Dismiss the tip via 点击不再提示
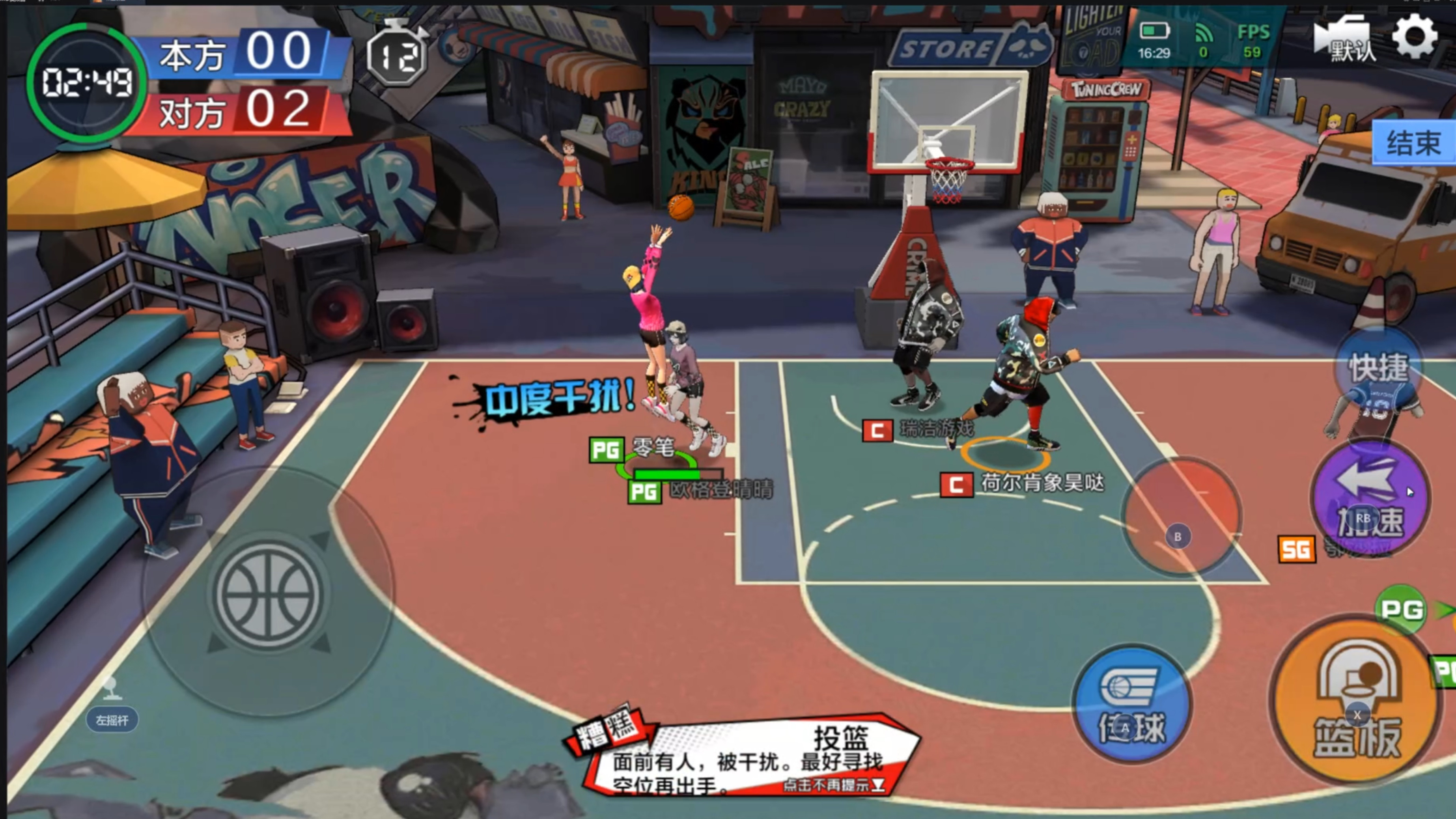Image resolution: width=1456 pixels, height=819 pixels. pyautogui.click(x=833, y=785)
